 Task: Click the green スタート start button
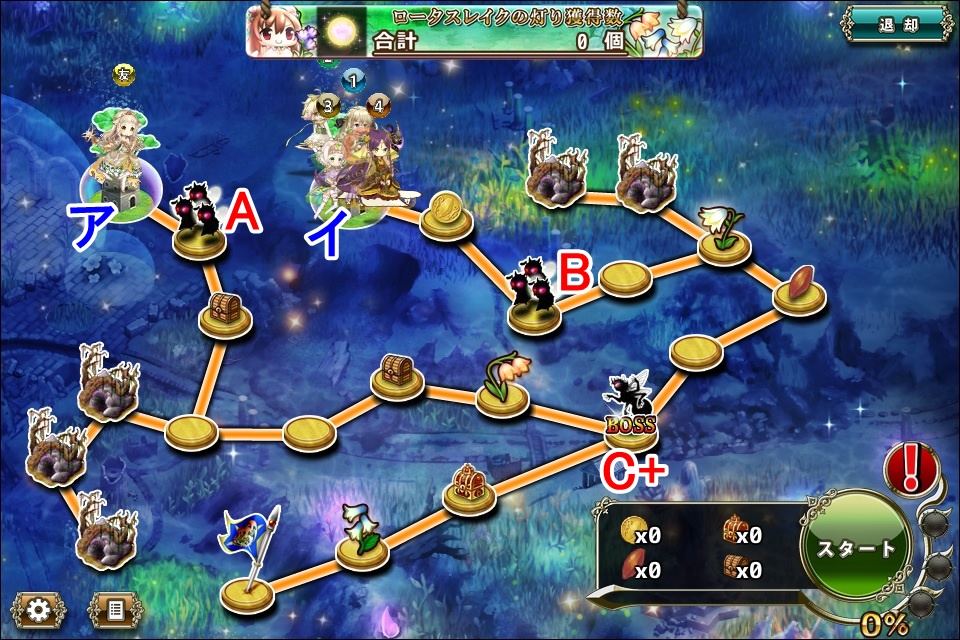pyautogui.click(x=856, y=549)
